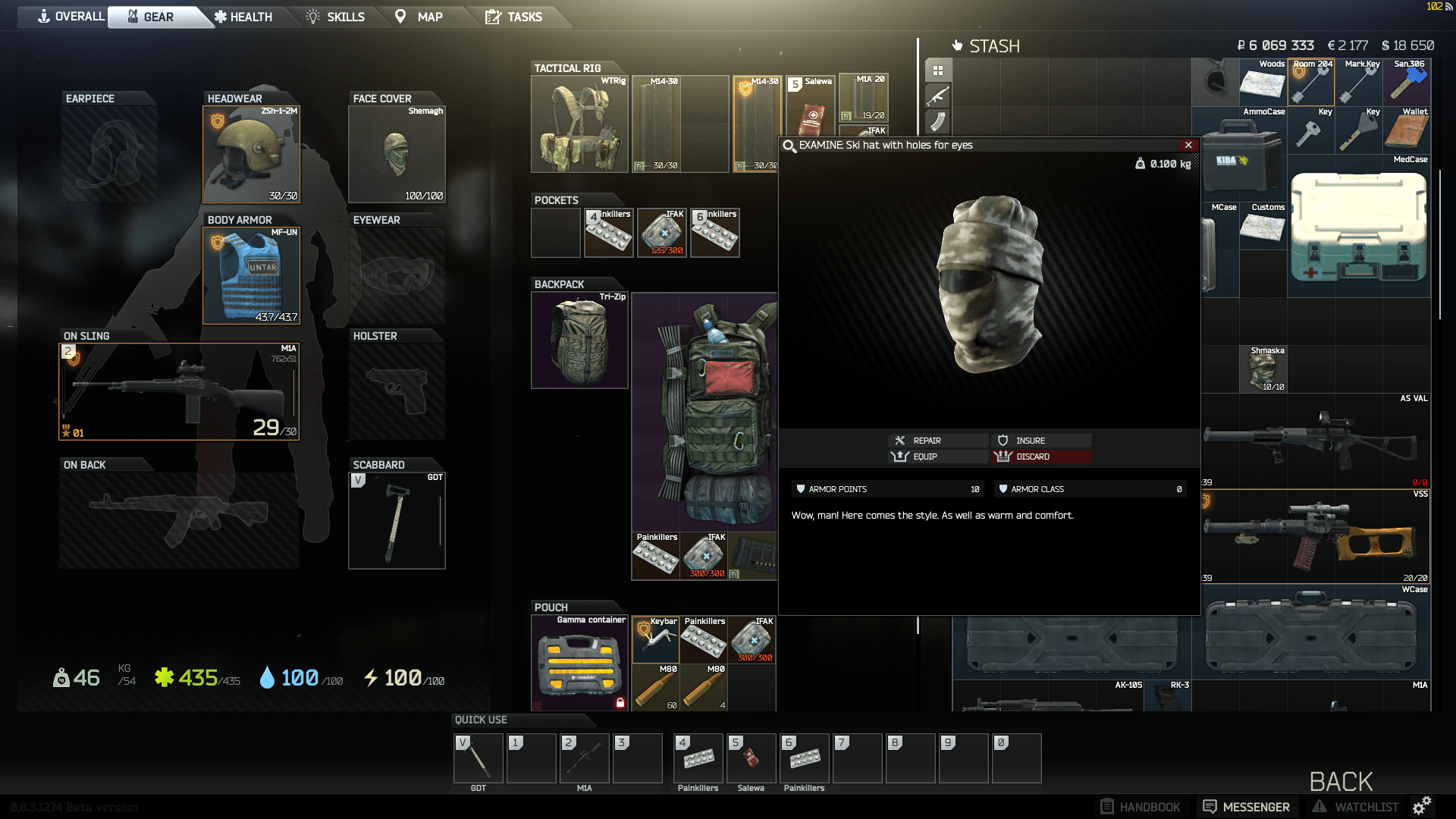This screenshot has height=819, width=1456.
Task: Select the Gamma container in the pouch
Action: (579, 664)
